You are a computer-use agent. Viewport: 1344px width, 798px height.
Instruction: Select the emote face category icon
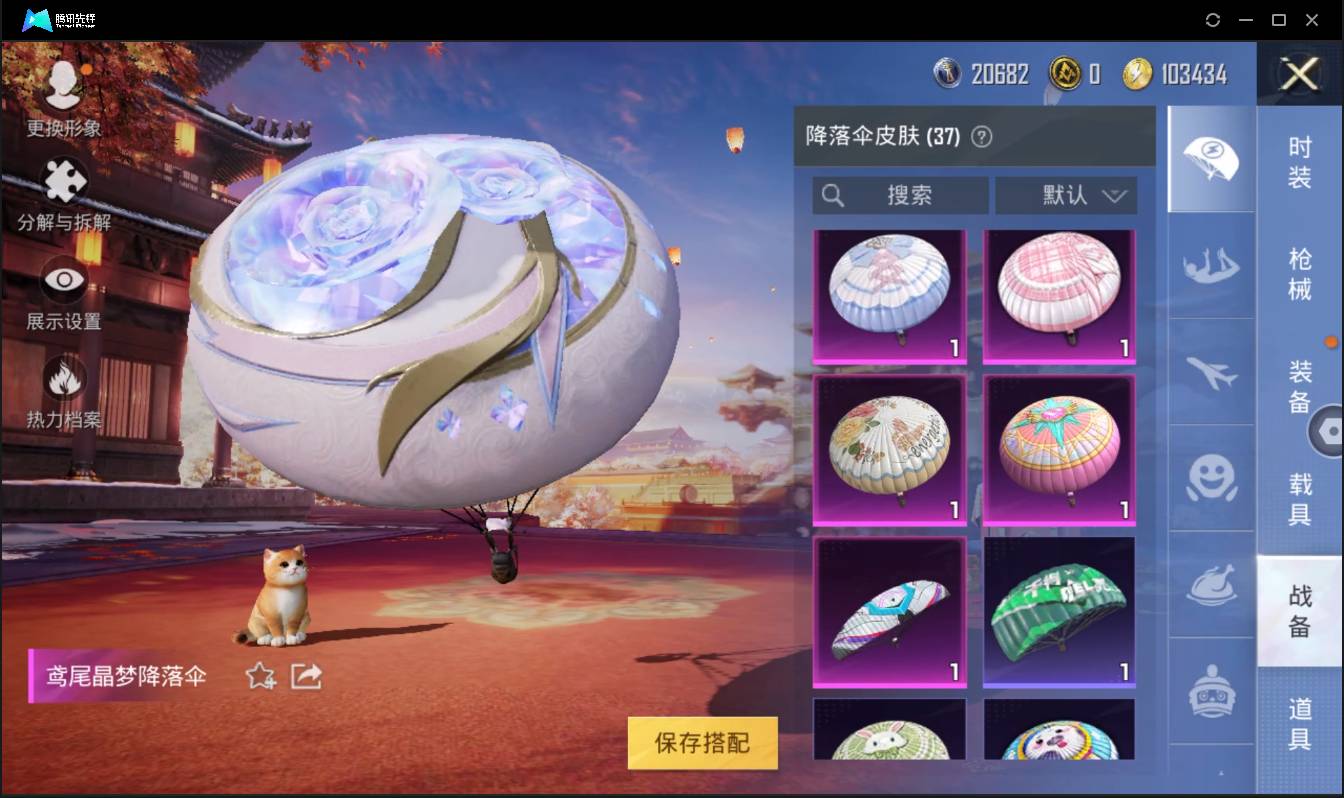[1210, 481]
